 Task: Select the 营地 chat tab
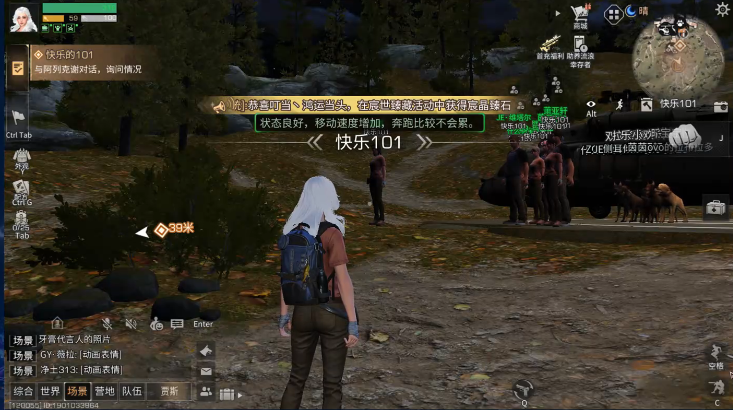pyautogui.click(x=104, y=391)
